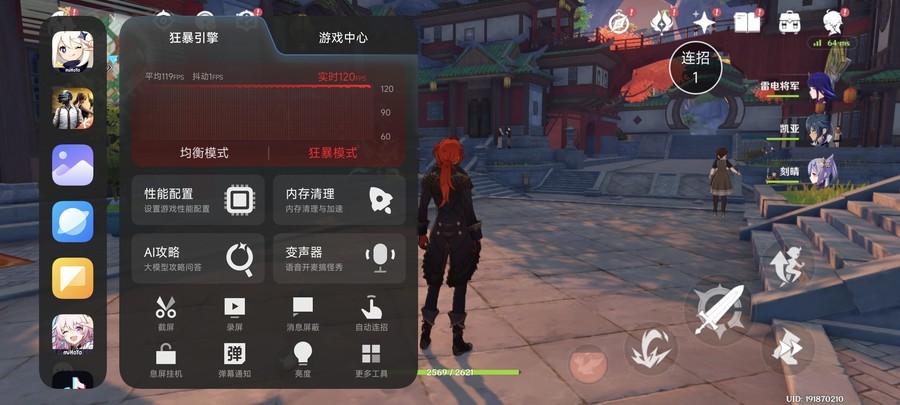Run 内存清理 memory cleanup
This screenshot has height=405, width=900.
[x=340, y=200]
